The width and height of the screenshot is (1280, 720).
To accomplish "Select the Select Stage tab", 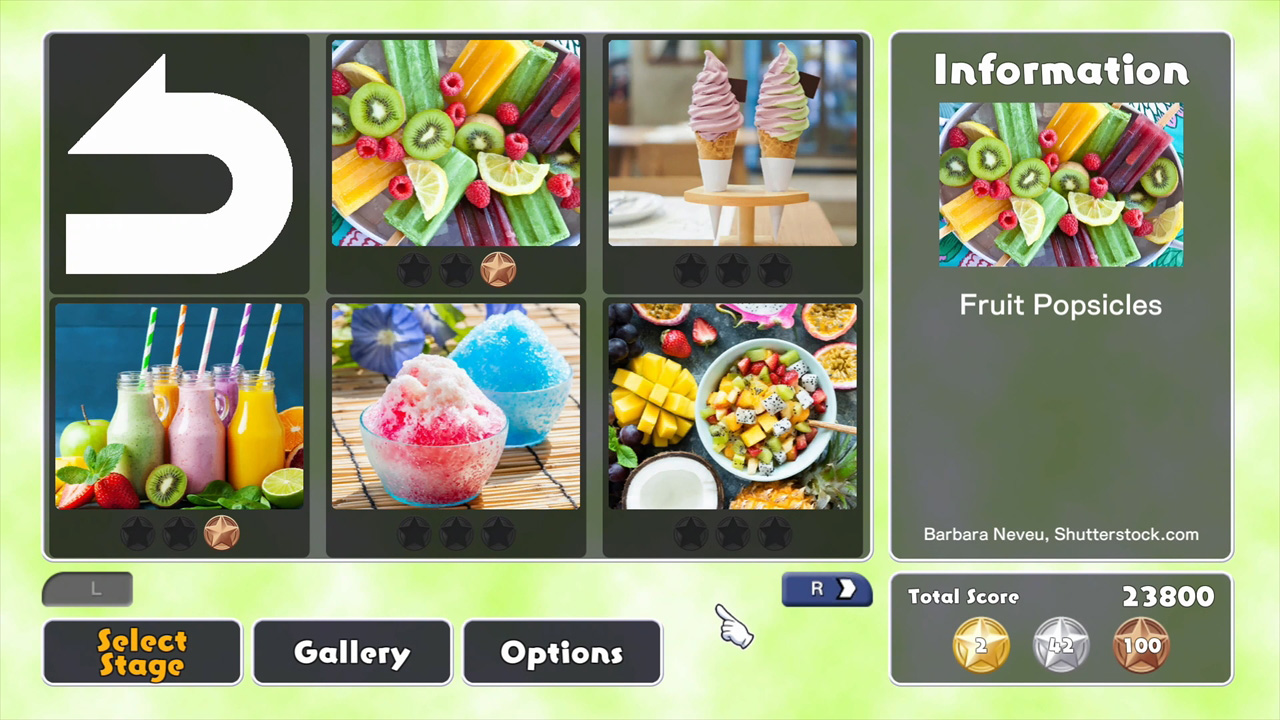I will [141, 652].
